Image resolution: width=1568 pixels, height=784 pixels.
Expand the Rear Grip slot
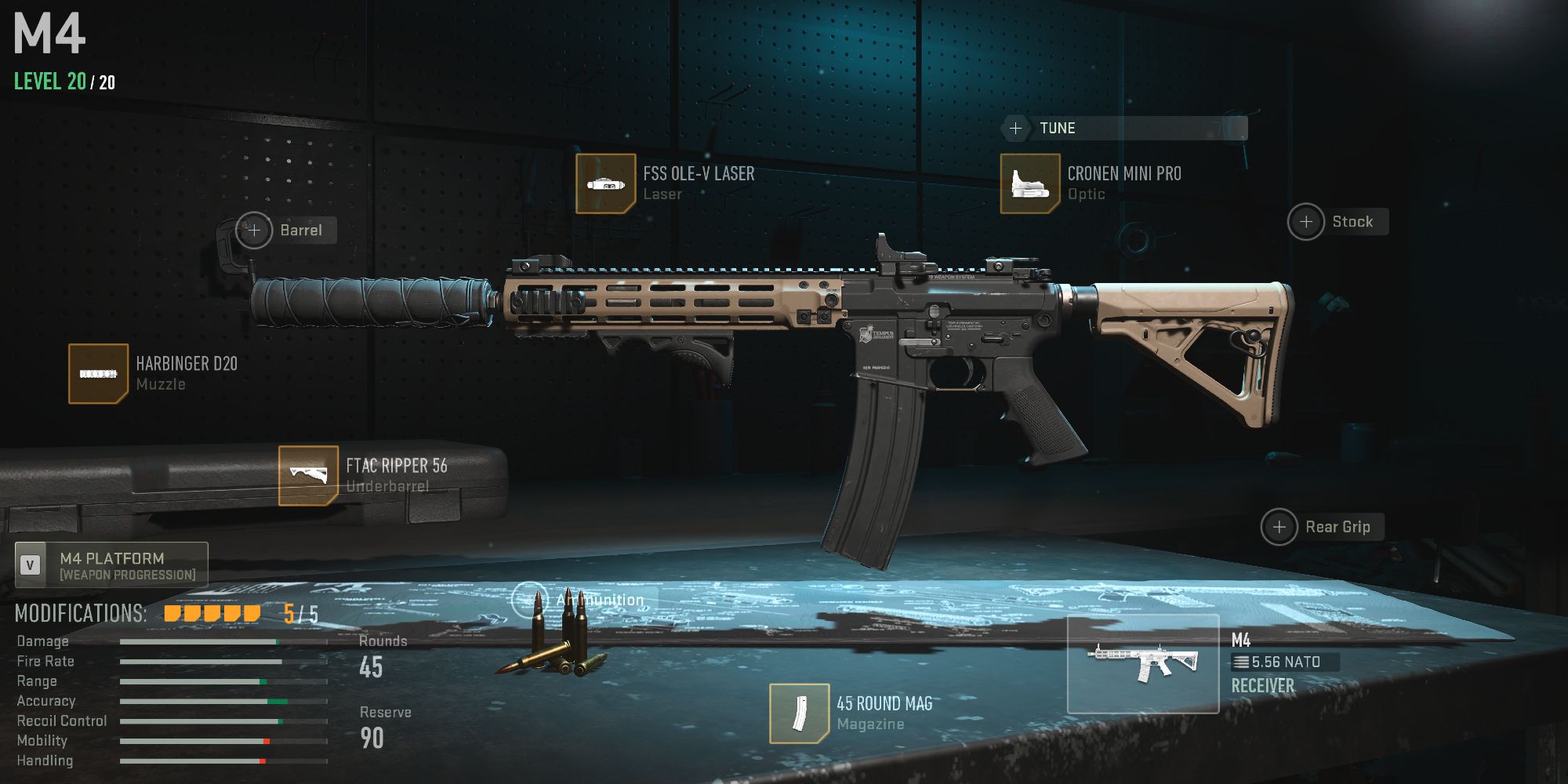(1279, 527)
